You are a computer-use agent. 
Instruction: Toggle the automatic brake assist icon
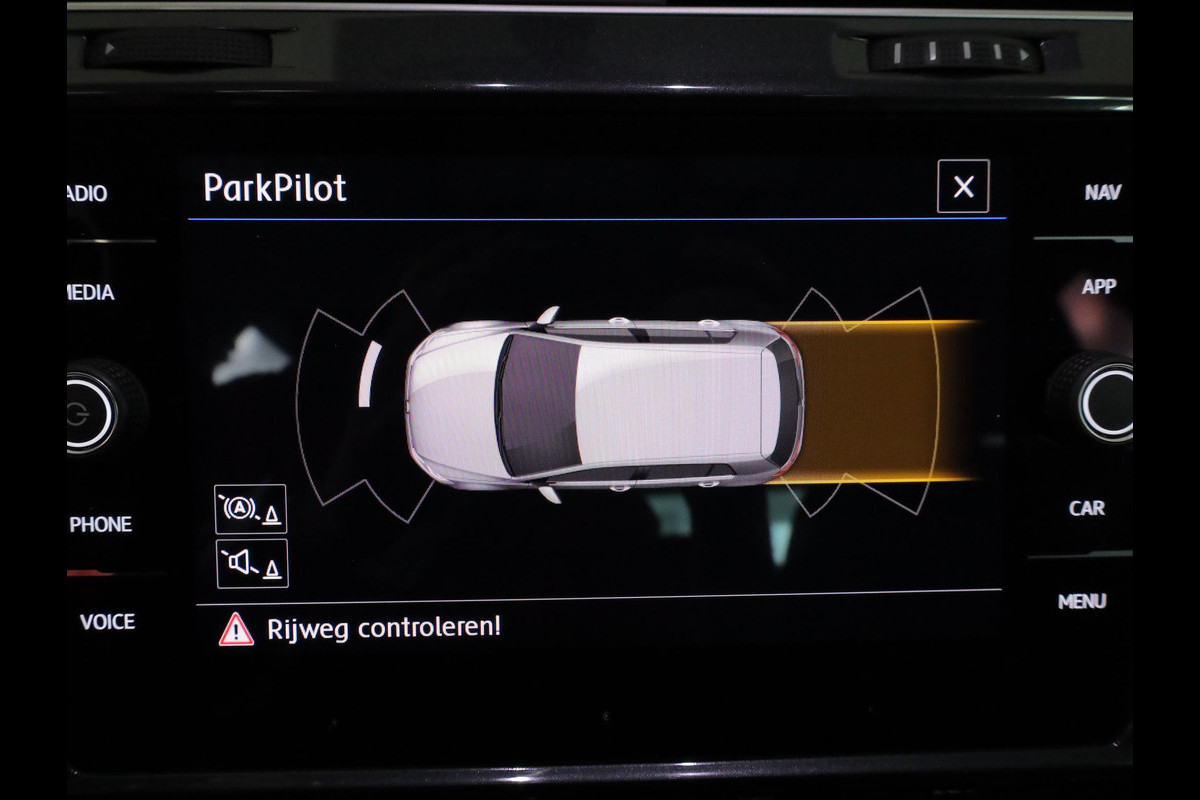pos(250,509)
